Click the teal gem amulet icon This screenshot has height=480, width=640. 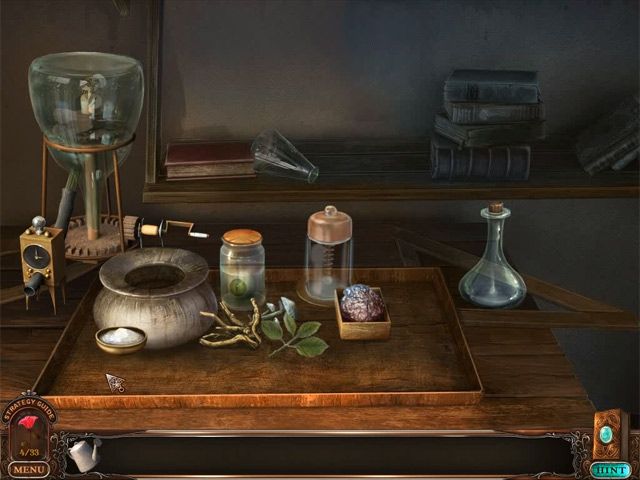(x=607, y=435)
